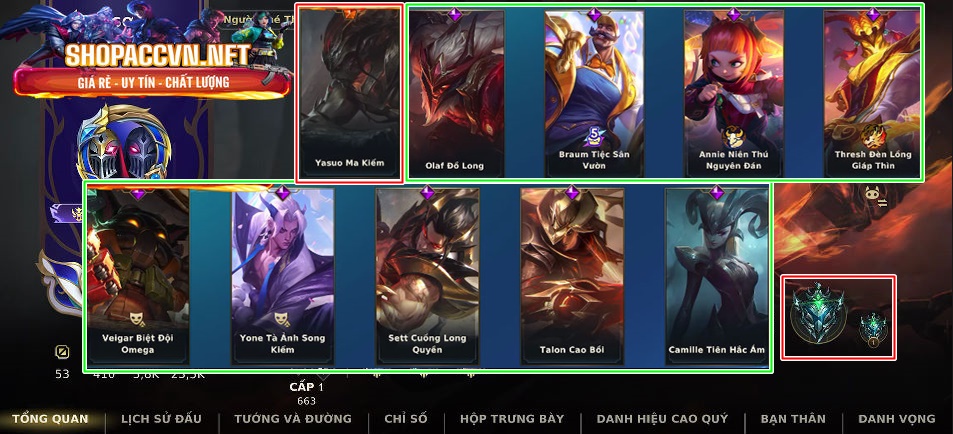The image size is (953, 434).
Task: Pick the Thresh Đèn Lồng Giáp Thìn card
Action: 871,92
